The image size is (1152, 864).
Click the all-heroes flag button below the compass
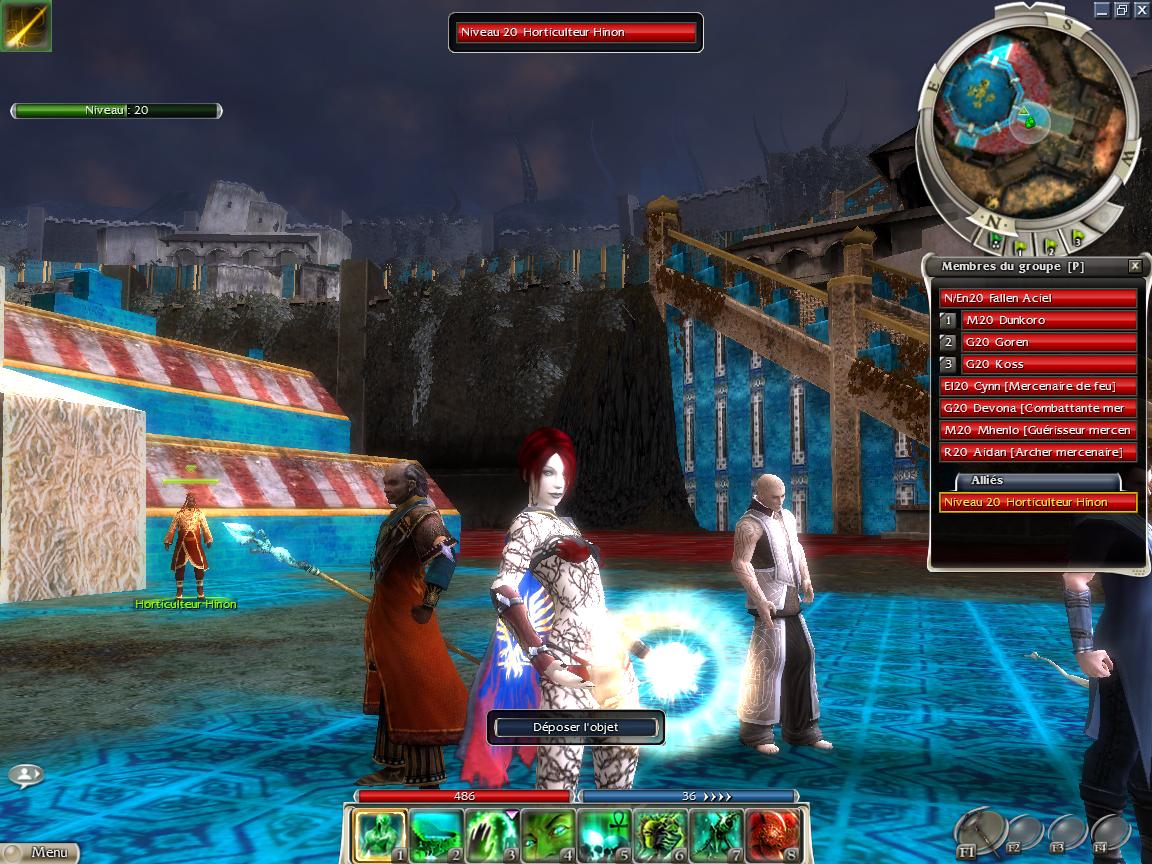point(996,241)
